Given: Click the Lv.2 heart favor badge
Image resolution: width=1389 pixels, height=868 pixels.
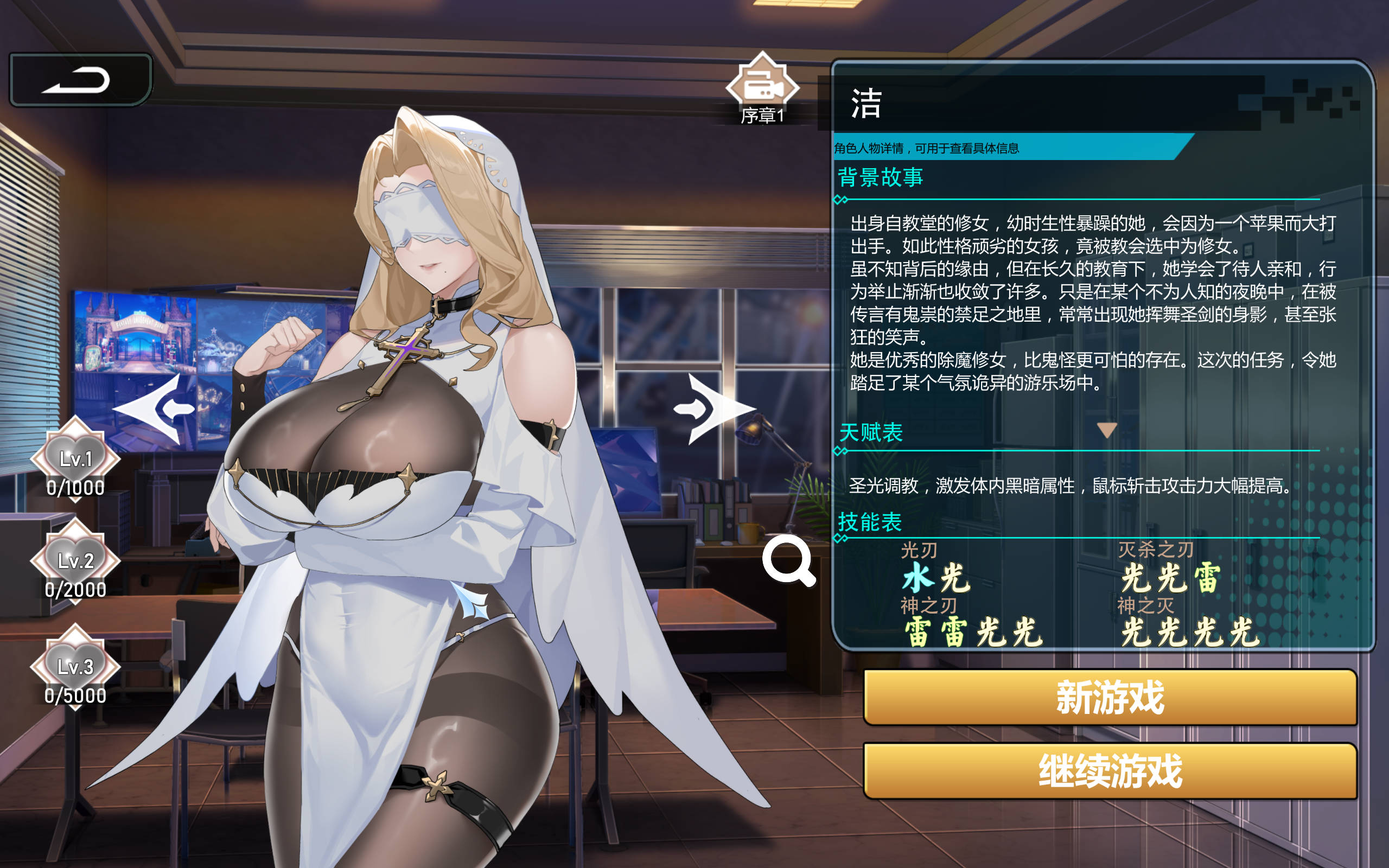Looking at the screenshot, I should [x=75, y=560].
